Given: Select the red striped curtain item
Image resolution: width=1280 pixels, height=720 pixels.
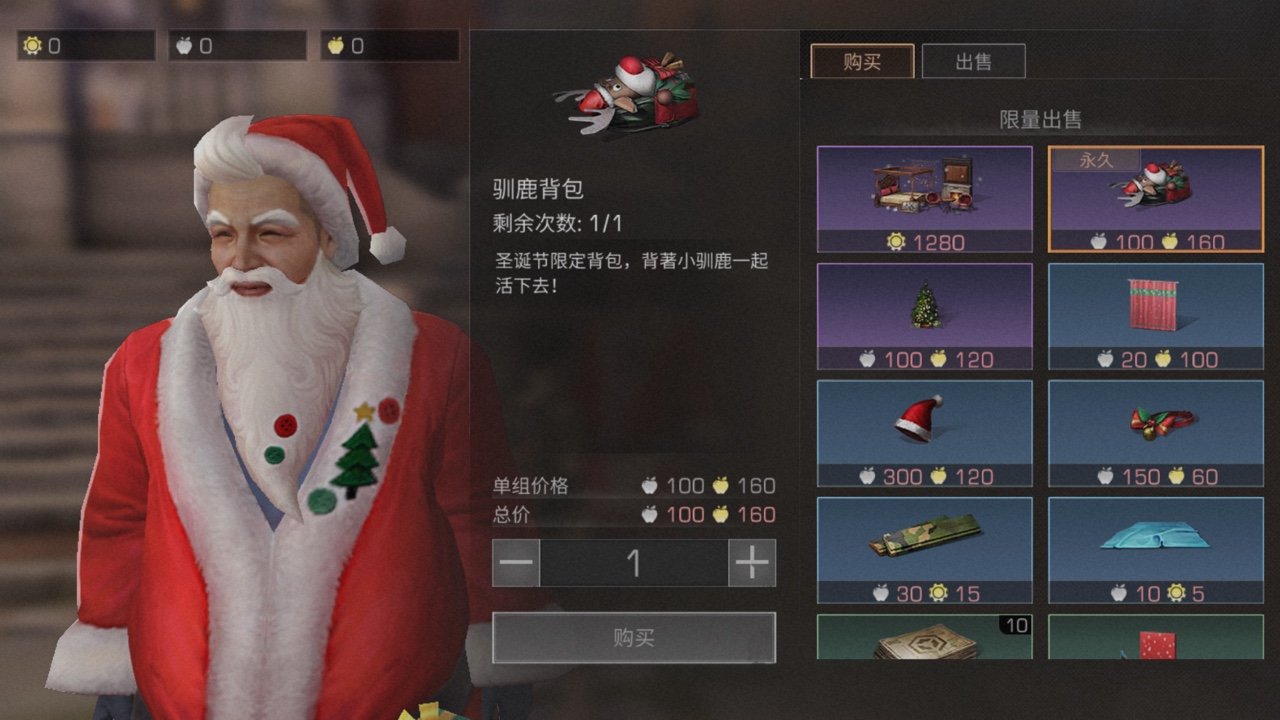Looking at the screenshot, I should click(x=1155, y=313).
